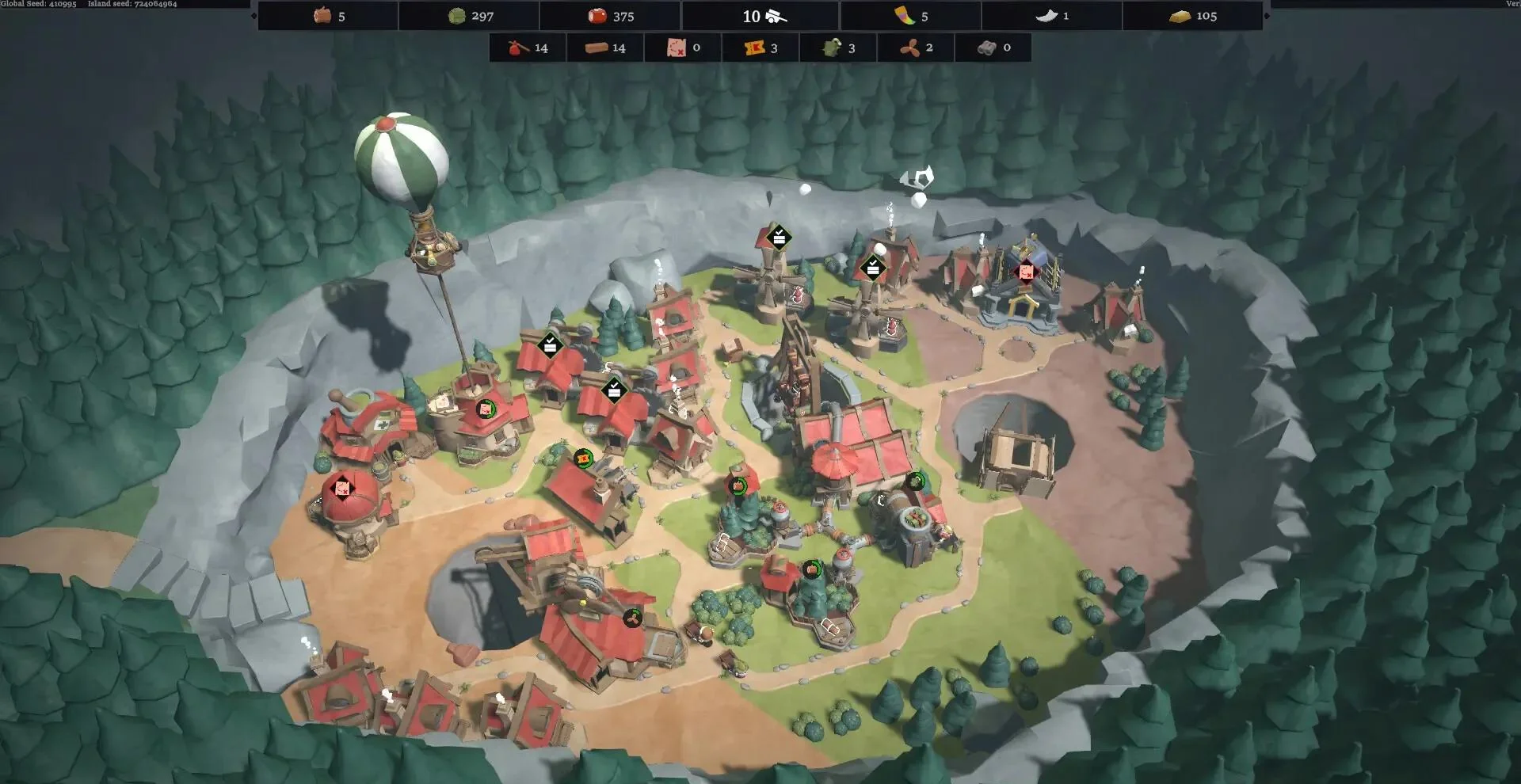The height and width of the screenshot is (784, 1521).
Task: Click the propeller marker on the workshop
Action: [631, 618]
